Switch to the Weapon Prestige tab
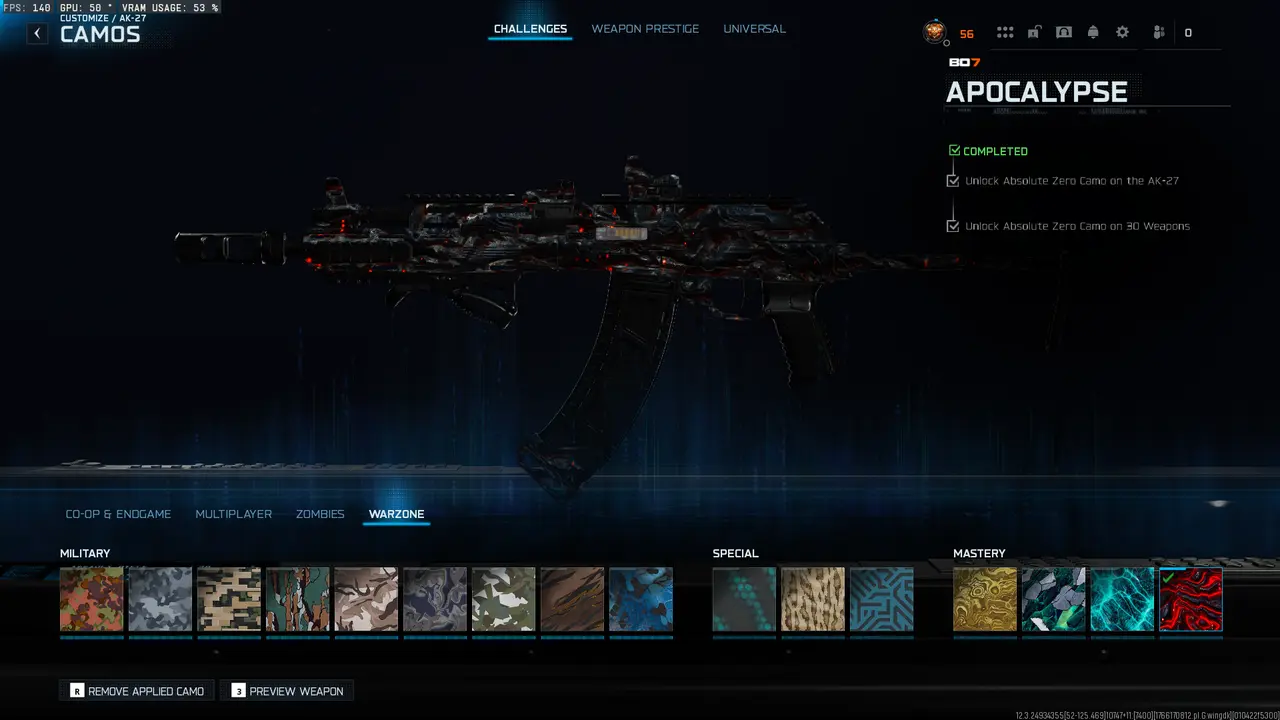Viewport: 1280px width, 720px height. pyautogui.click(x=646, y=28)
